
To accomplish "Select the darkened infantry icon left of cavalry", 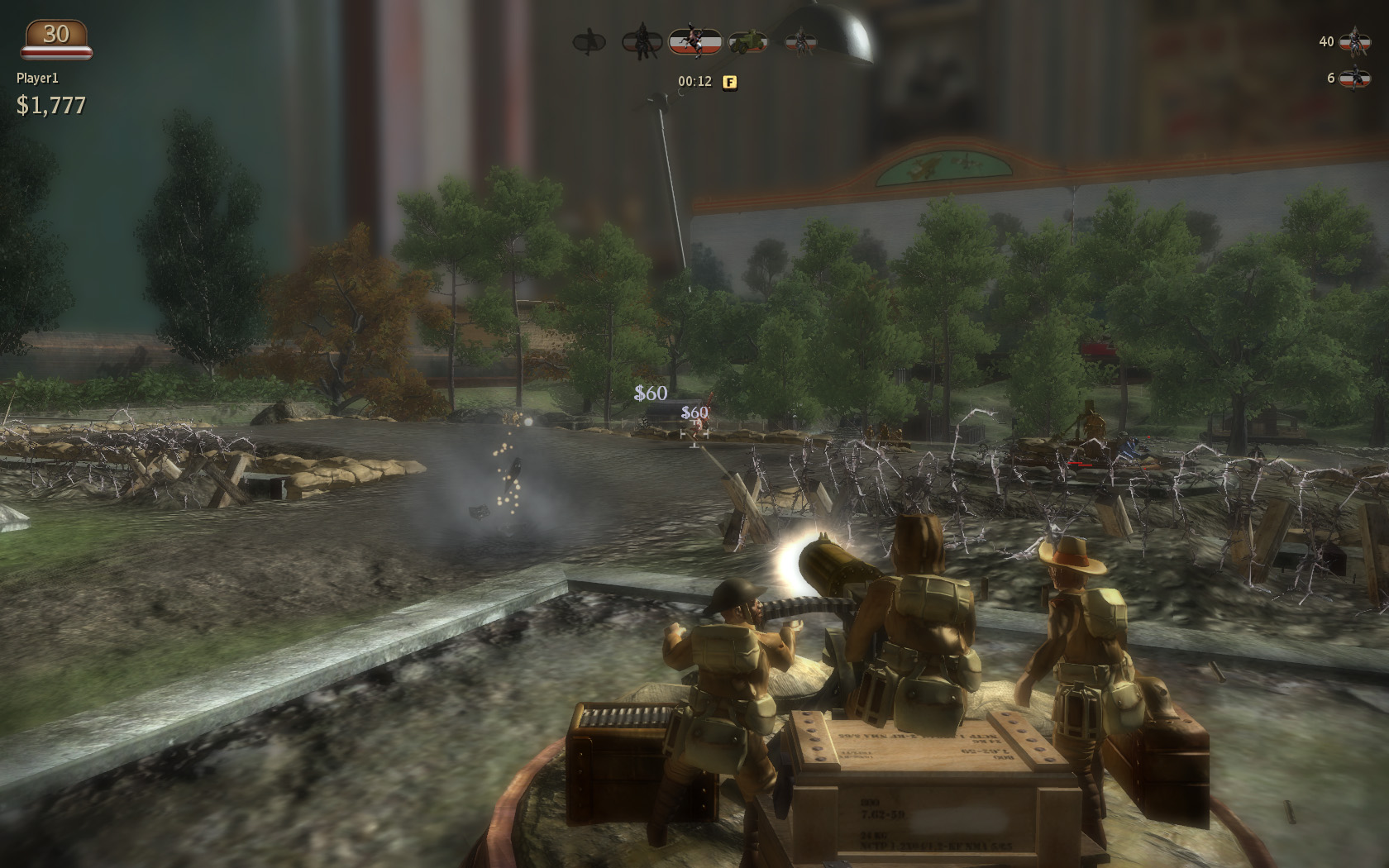I will click(x=641, y=41).
